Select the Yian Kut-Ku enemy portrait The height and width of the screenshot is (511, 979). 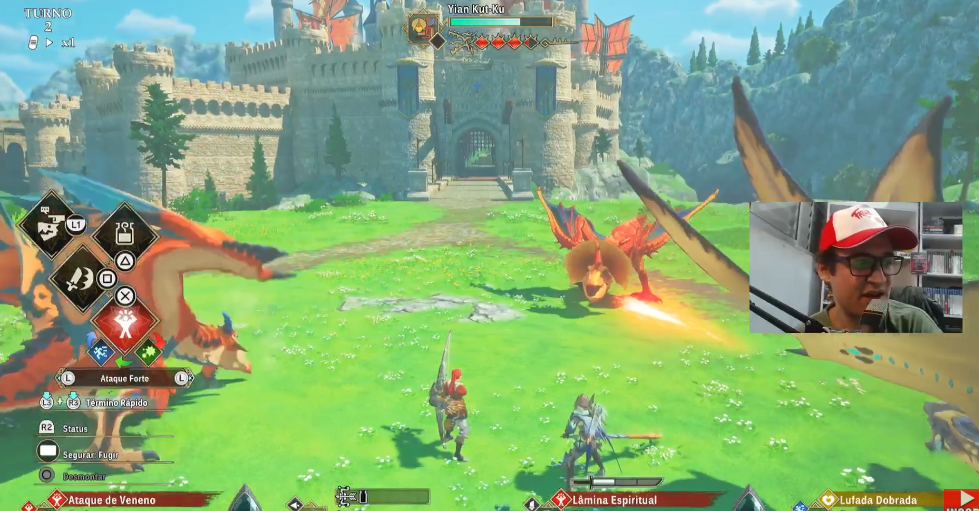point(422,27)
